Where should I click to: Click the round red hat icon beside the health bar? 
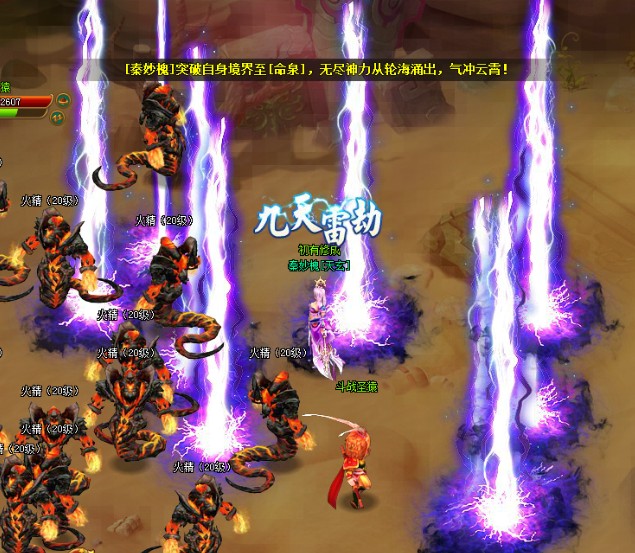click(x=62, y=100)
